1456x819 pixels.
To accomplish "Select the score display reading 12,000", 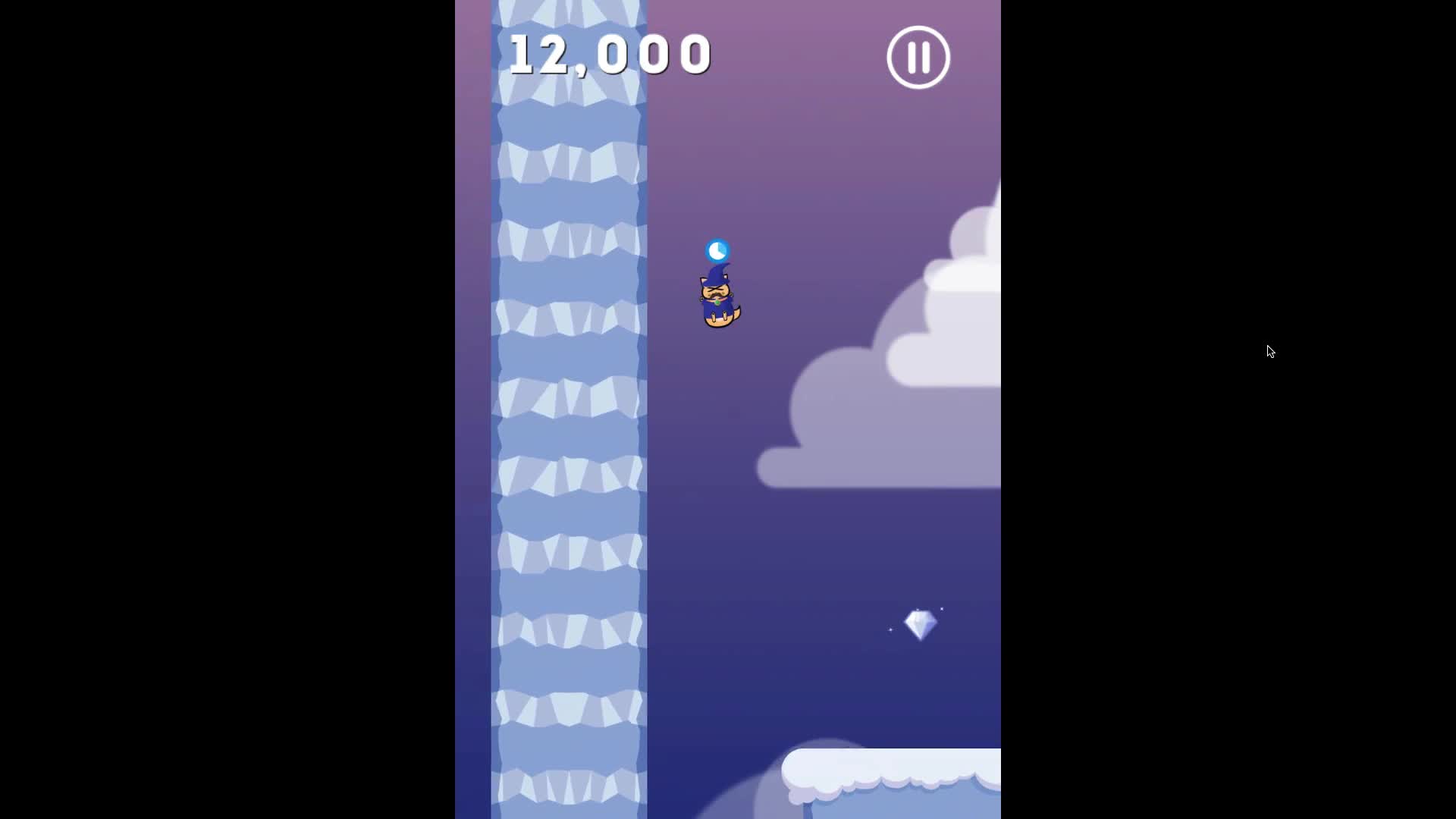I will tap(610, 53).
